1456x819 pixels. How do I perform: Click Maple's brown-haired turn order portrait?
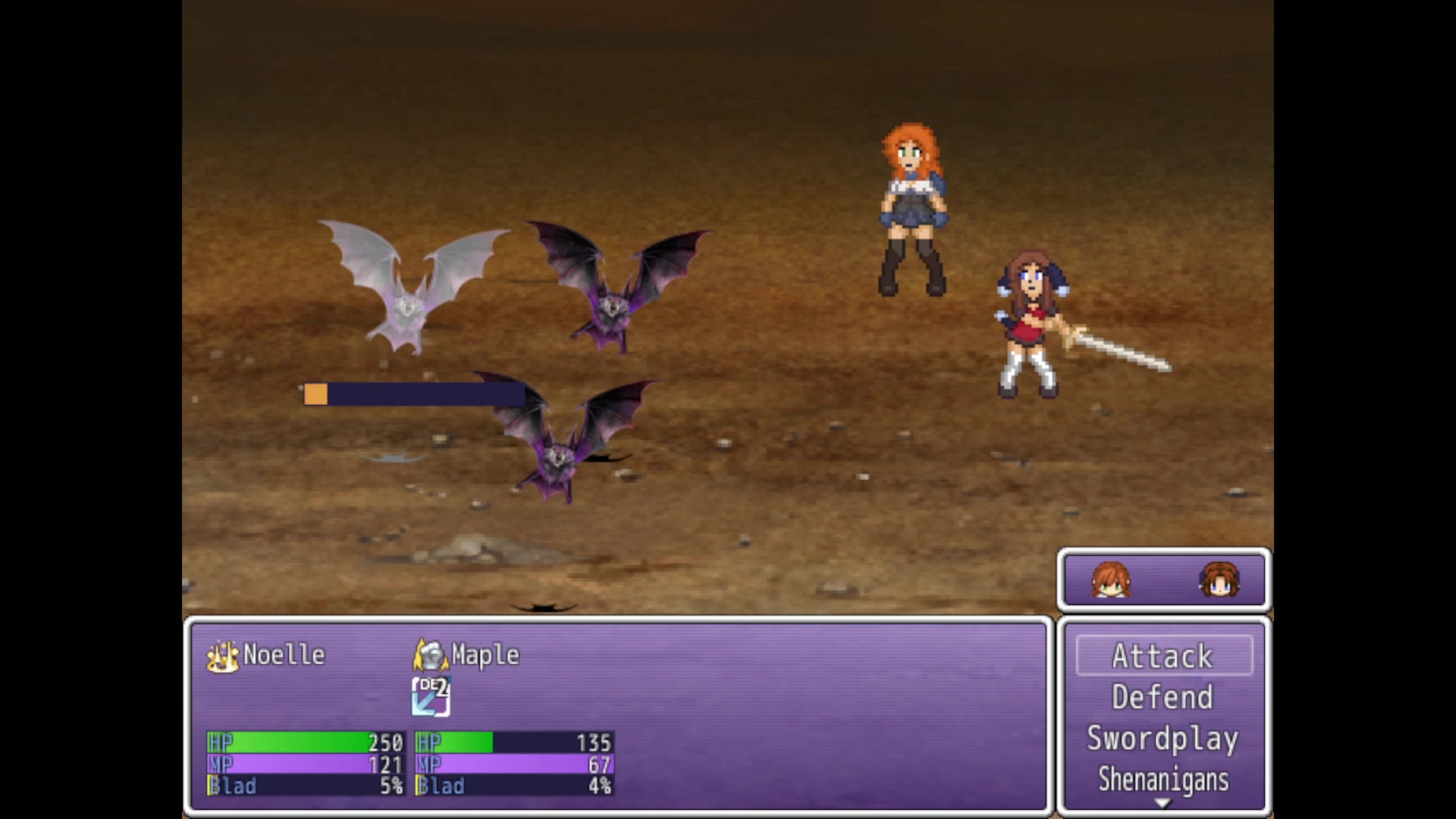(1219, 580)
